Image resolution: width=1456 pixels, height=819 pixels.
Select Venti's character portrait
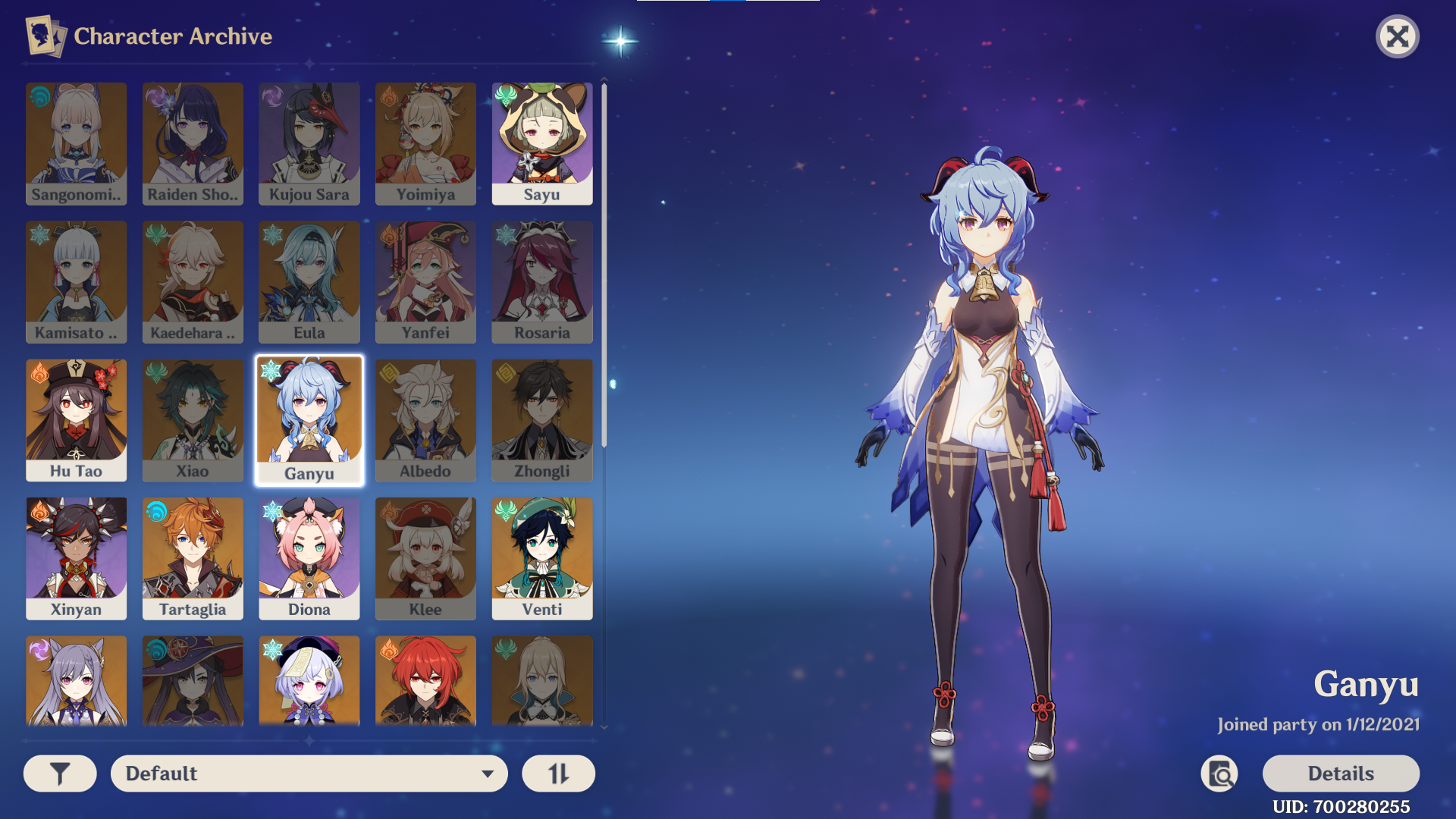(x=541, y=558)
